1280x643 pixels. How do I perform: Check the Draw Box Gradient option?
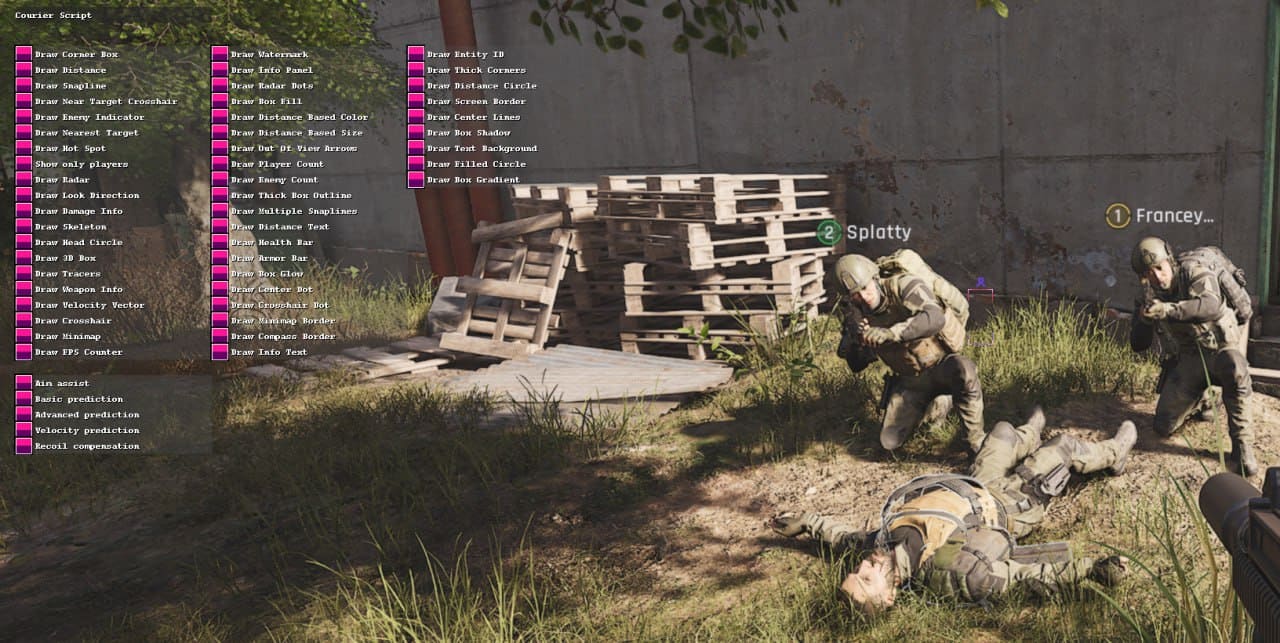tap(415, 180)
